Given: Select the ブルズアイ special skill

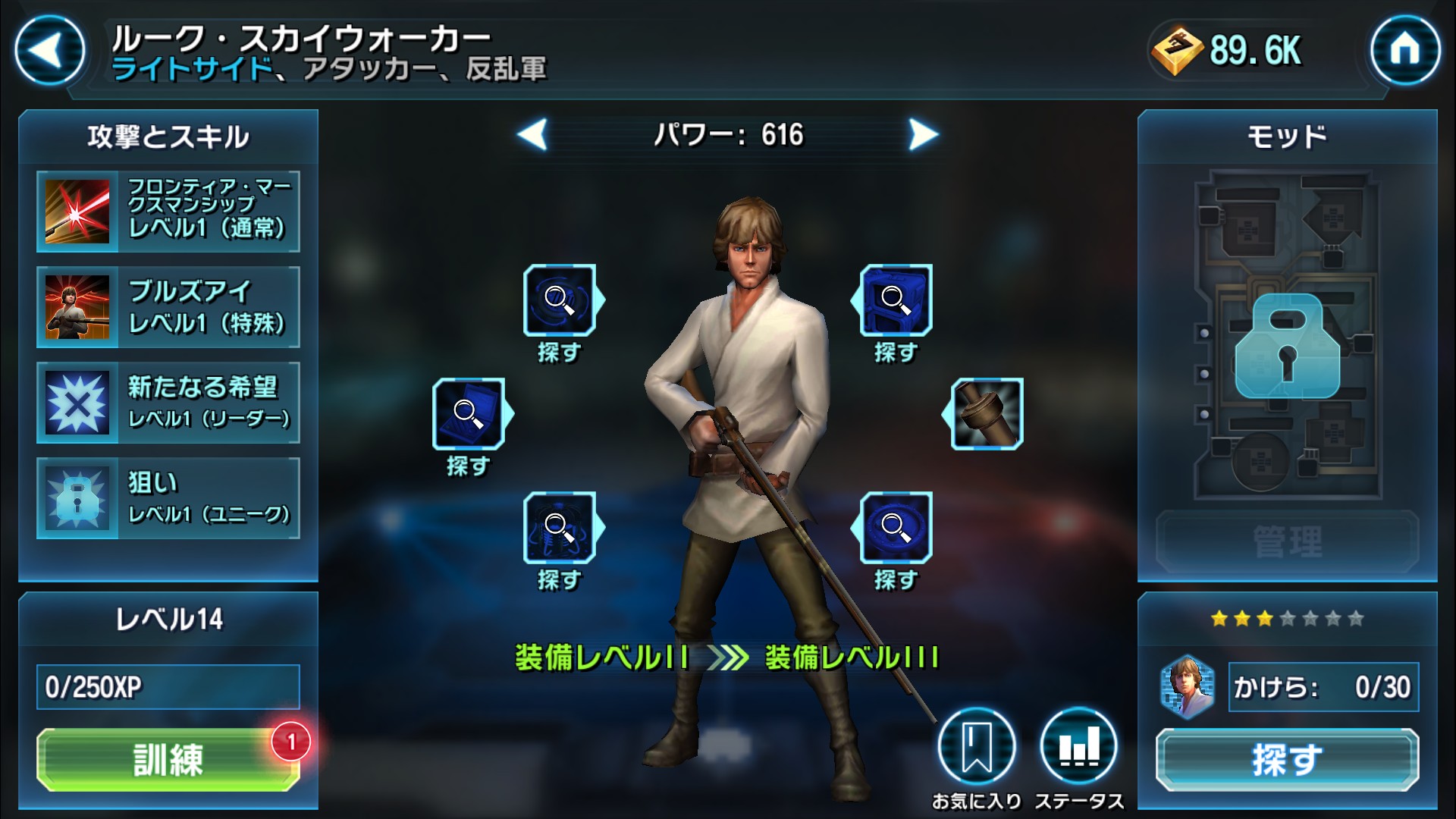Looking at the screenshot, I should pyautogui.click(x=168, y=307).
